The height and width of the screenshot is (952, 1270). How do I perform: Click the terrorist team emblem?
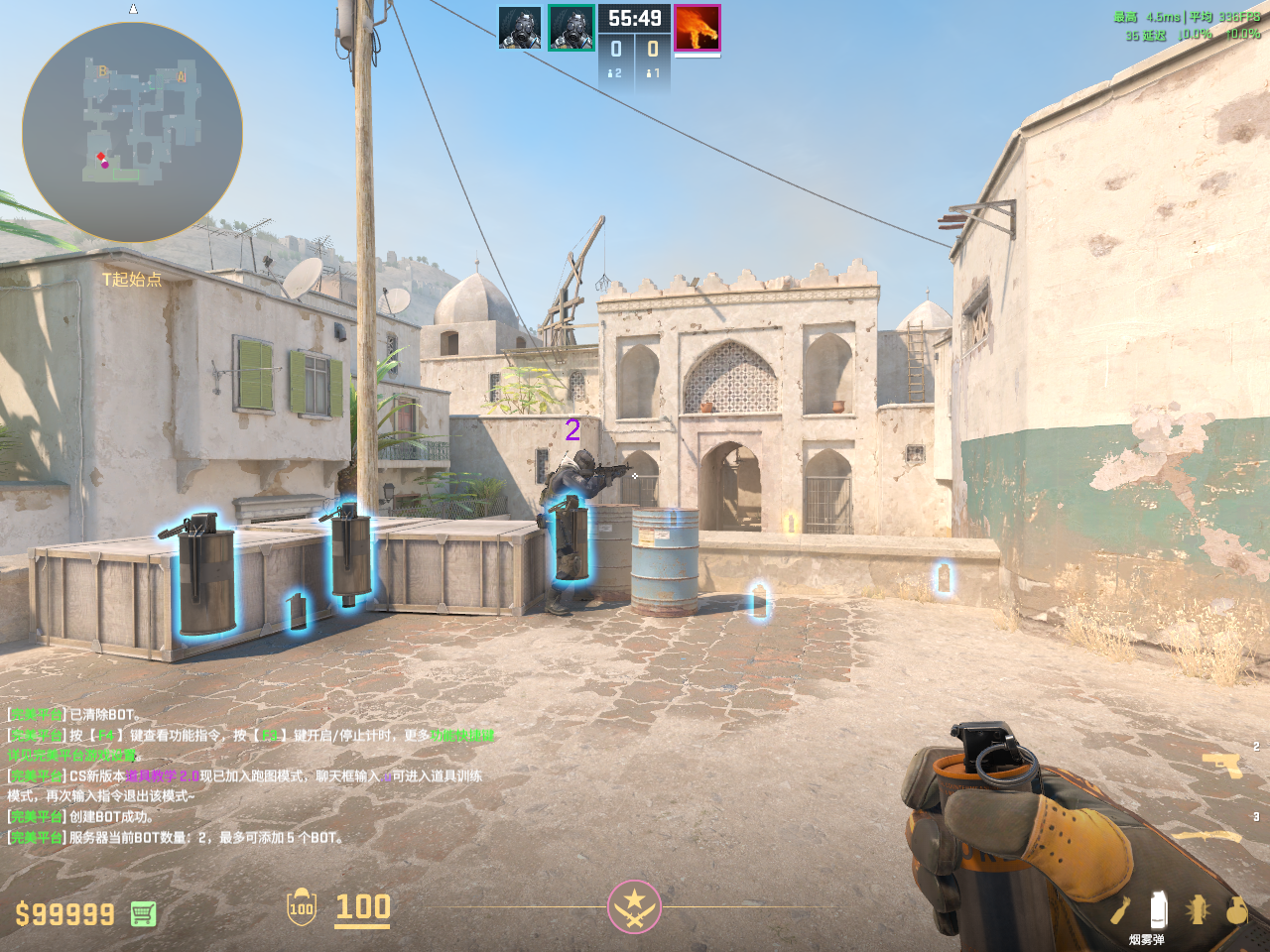click(634, 906)
